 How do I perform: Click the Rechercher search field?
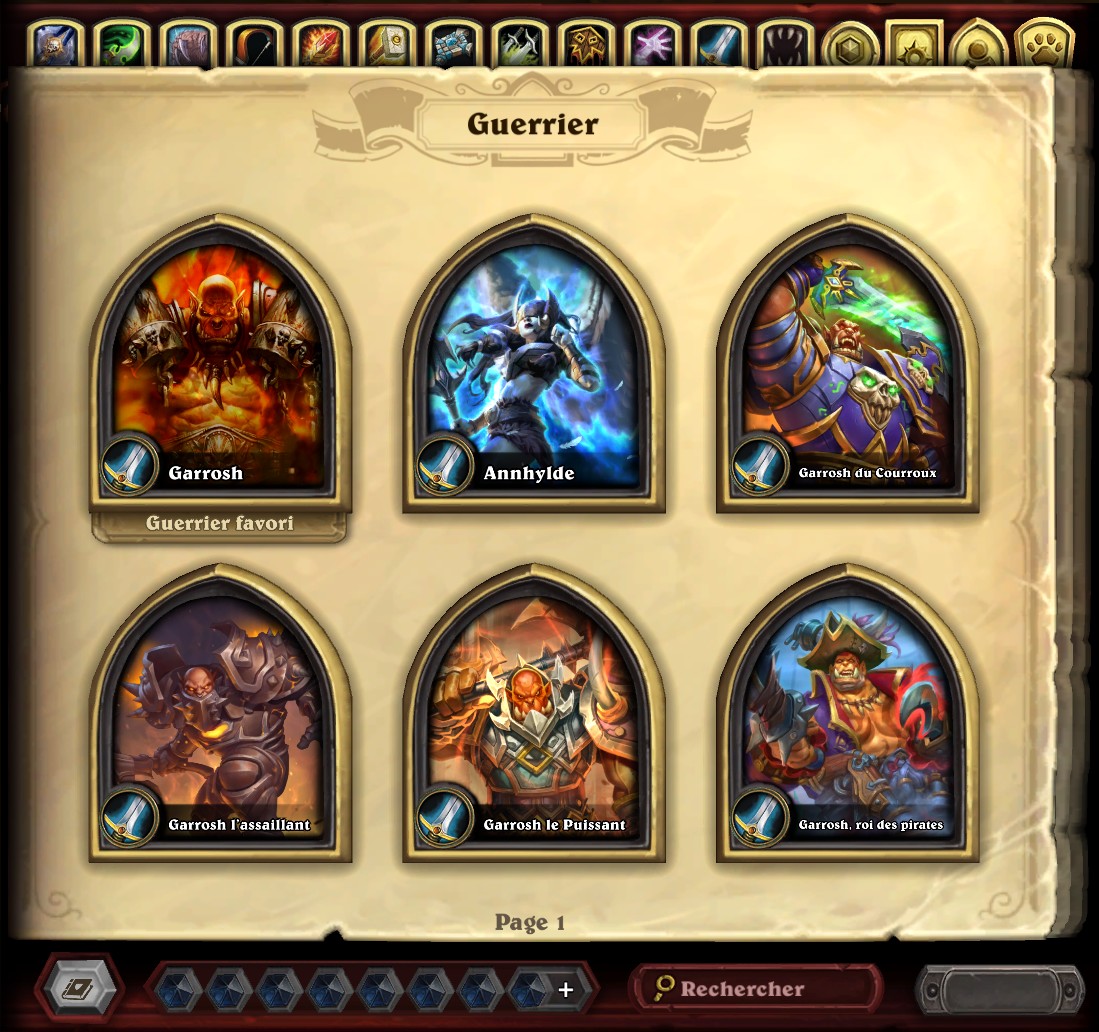tap(755, 988)
